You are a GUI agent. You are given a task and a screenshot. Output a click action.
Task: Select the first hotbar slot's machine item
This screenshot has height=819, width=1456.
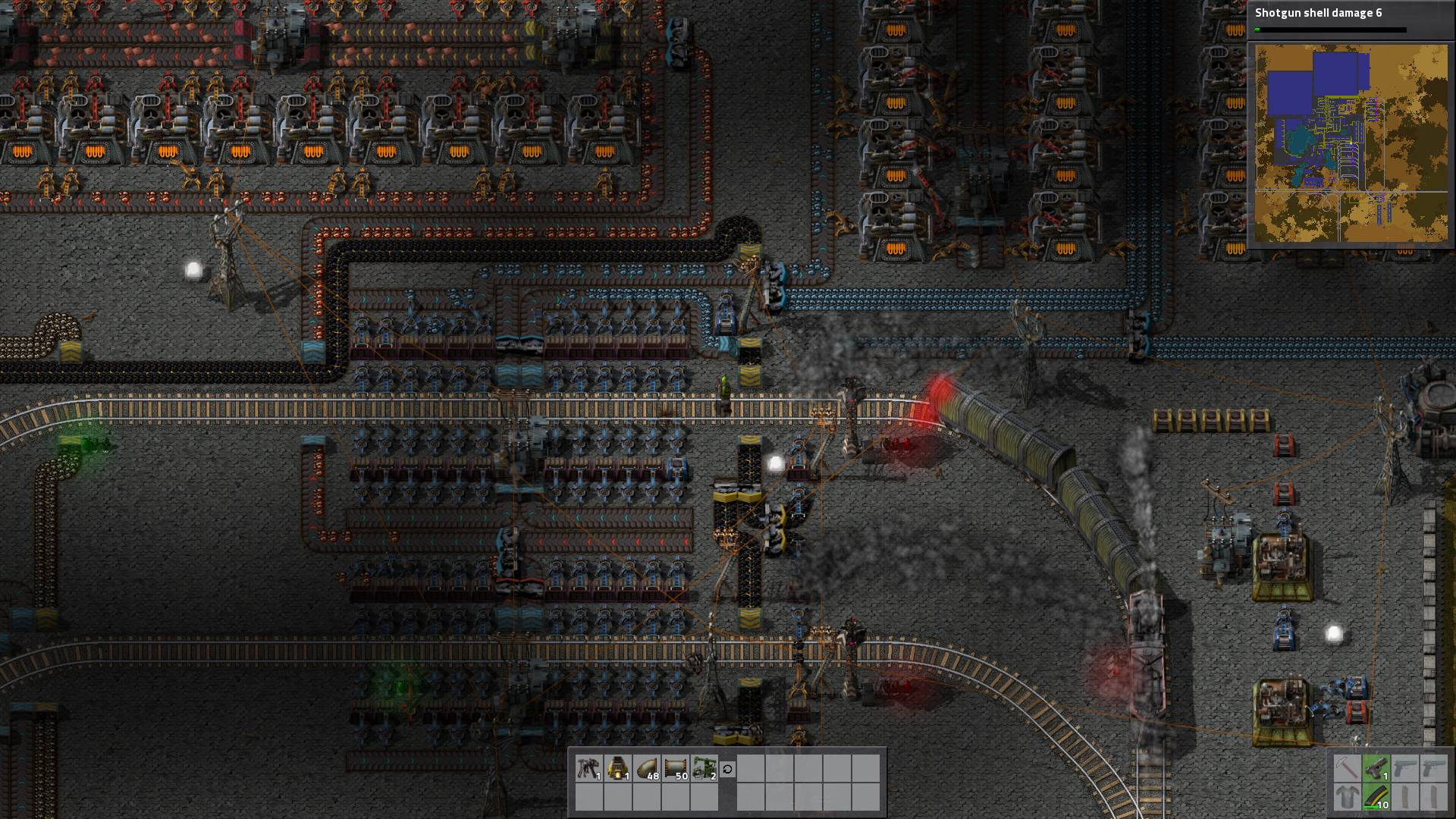click(x=589, y=768)
